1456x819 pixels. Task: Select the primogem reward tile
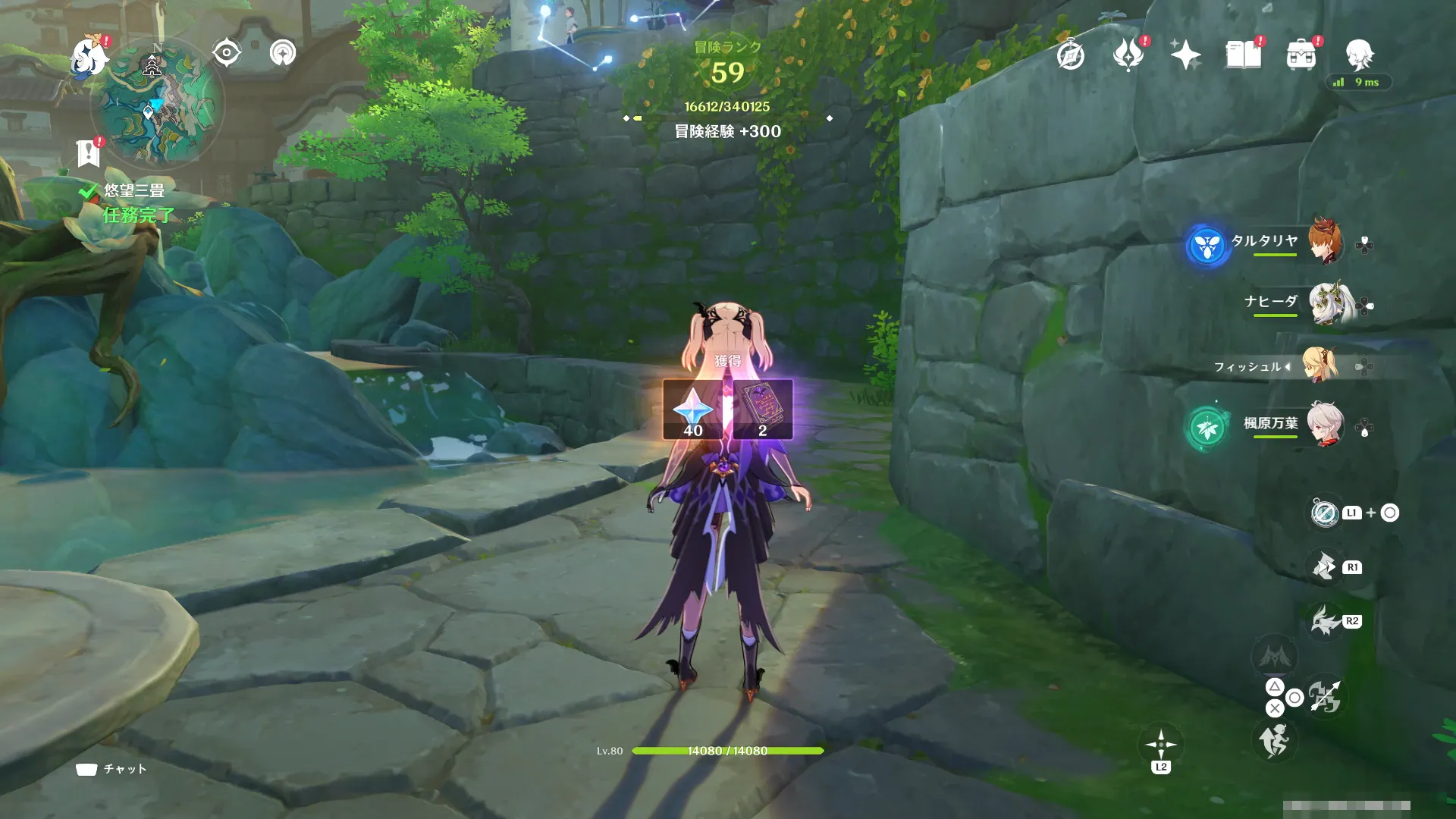click(x=693, y=410)
